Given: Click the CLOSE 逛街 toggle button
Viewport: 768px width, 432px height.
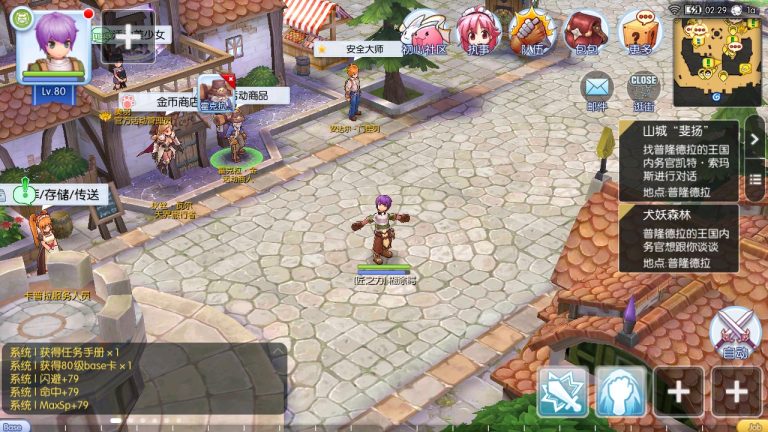Looking at the screenshot, I should tap(644, 91).
